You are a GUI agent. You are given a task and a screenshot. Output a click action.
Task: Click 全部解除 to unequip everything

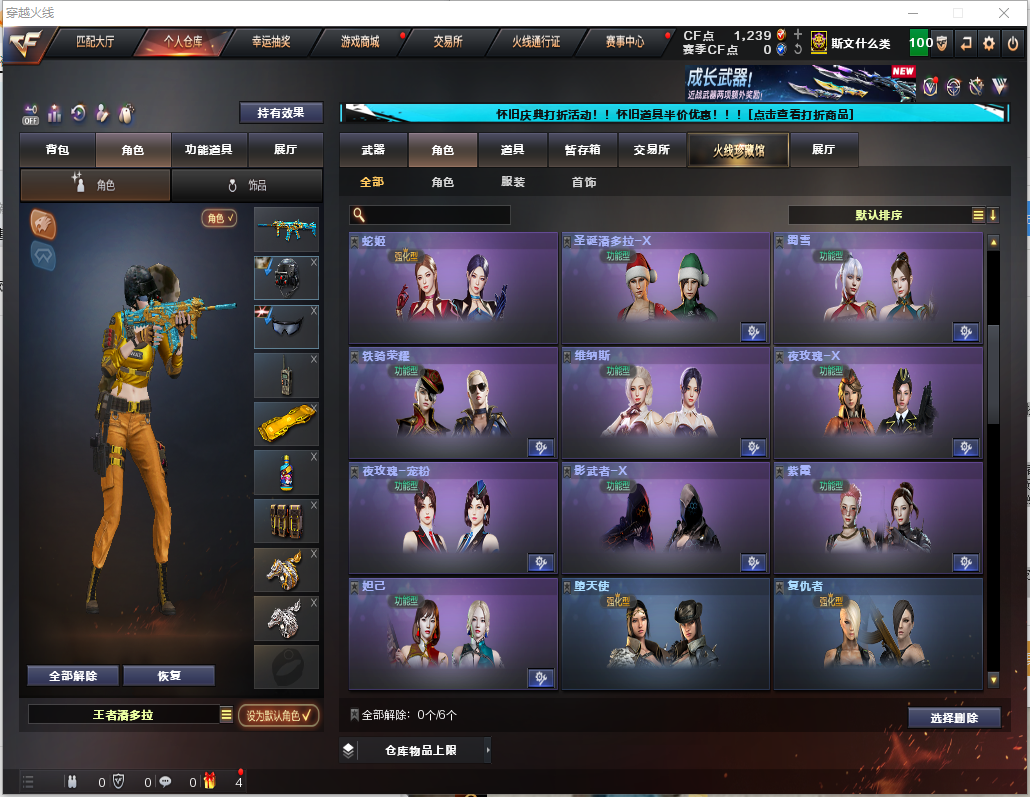(73, 676)
